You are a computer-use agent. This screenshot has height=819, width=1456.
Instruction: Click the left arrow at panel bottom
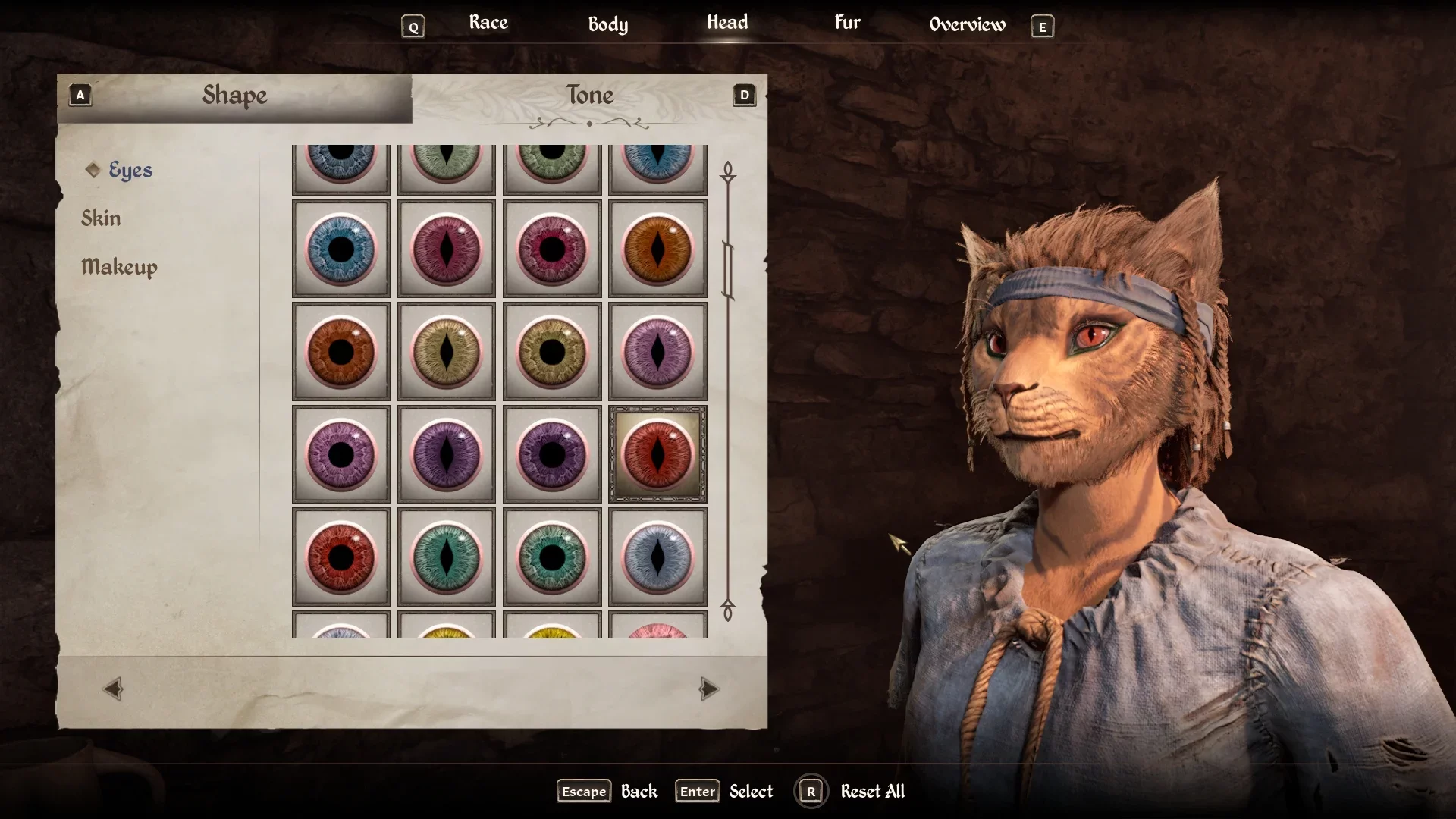tap(113, 689)
